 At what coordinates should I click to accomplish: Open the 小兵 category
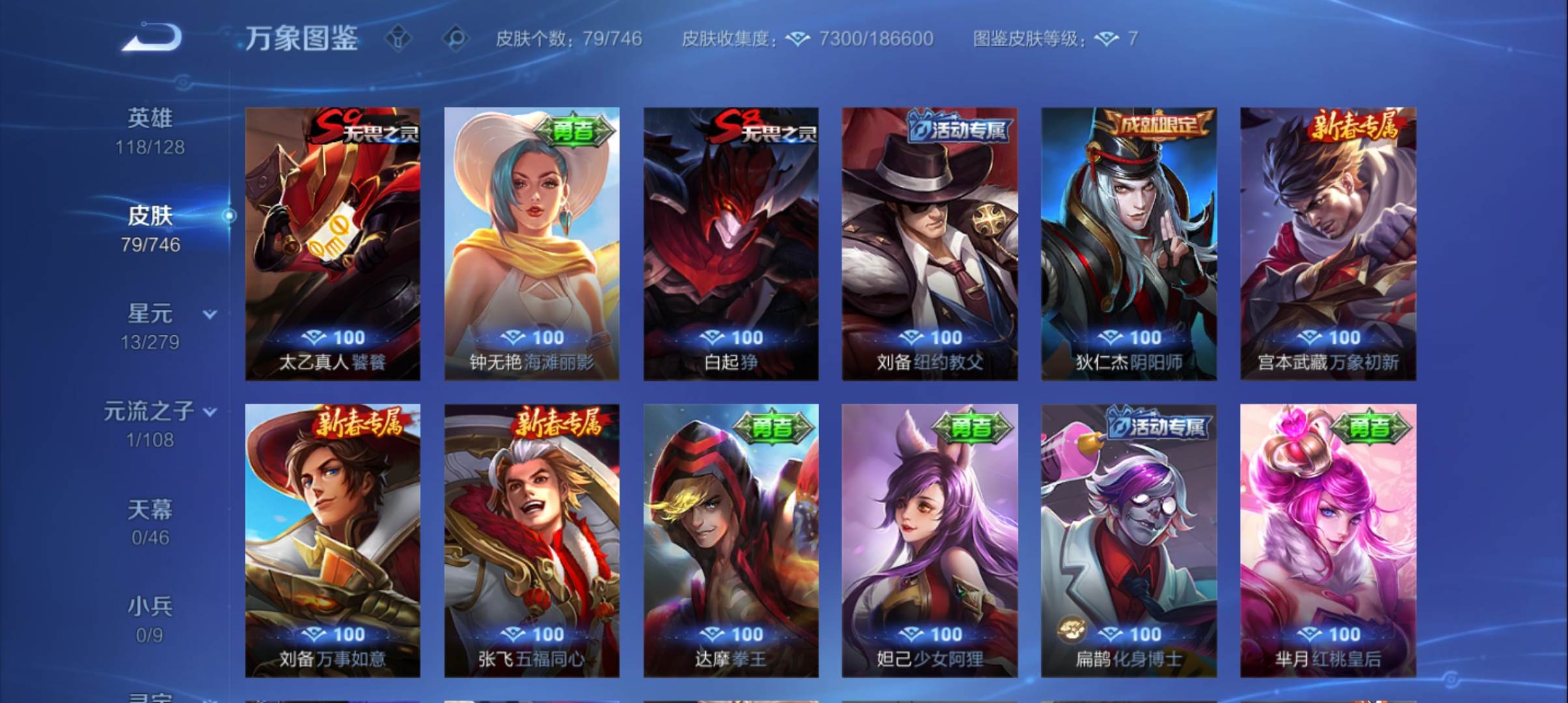tap(151, 605)
